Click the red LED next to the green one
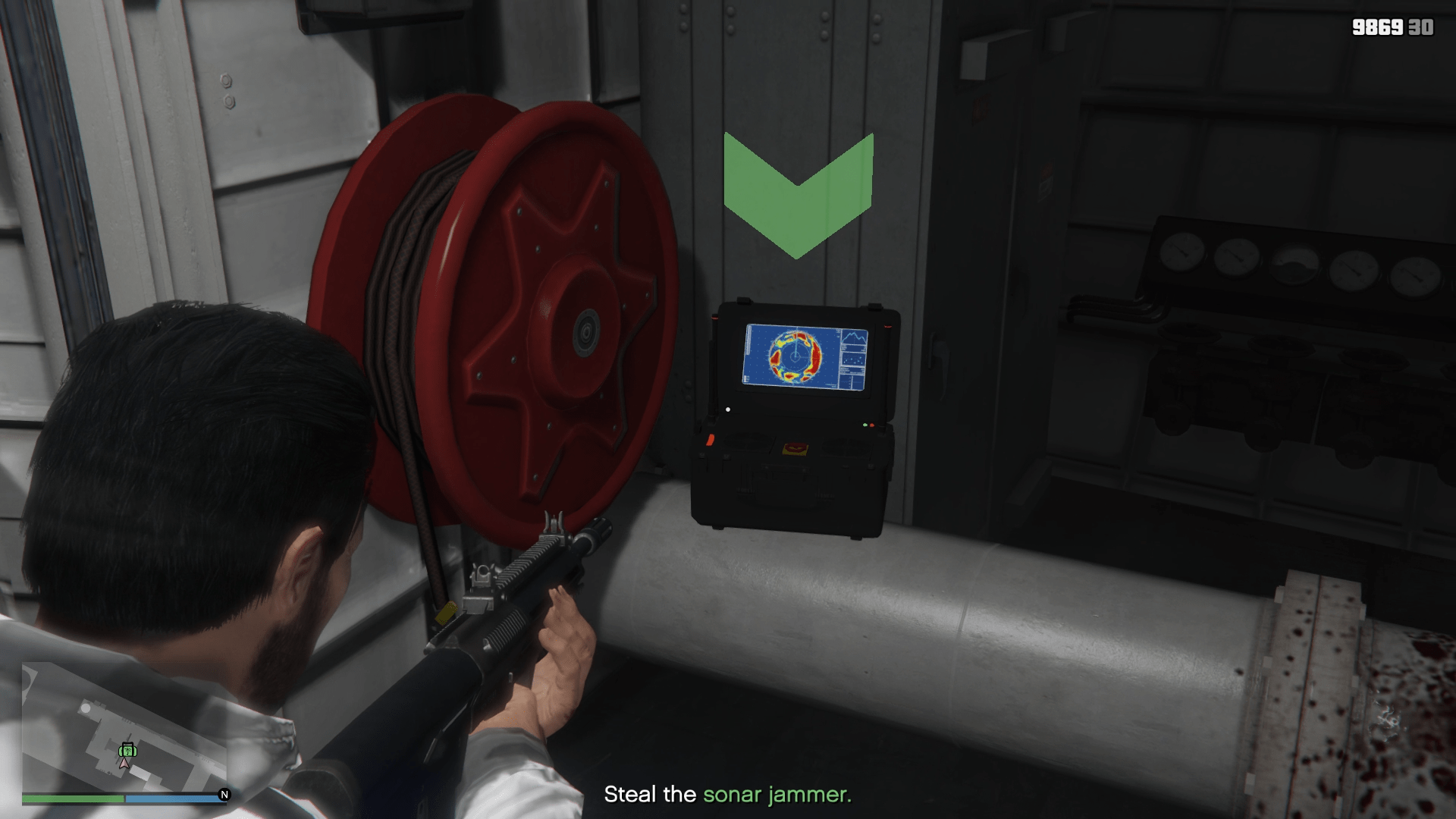The image size is (1456, 819). click(872, 425)
